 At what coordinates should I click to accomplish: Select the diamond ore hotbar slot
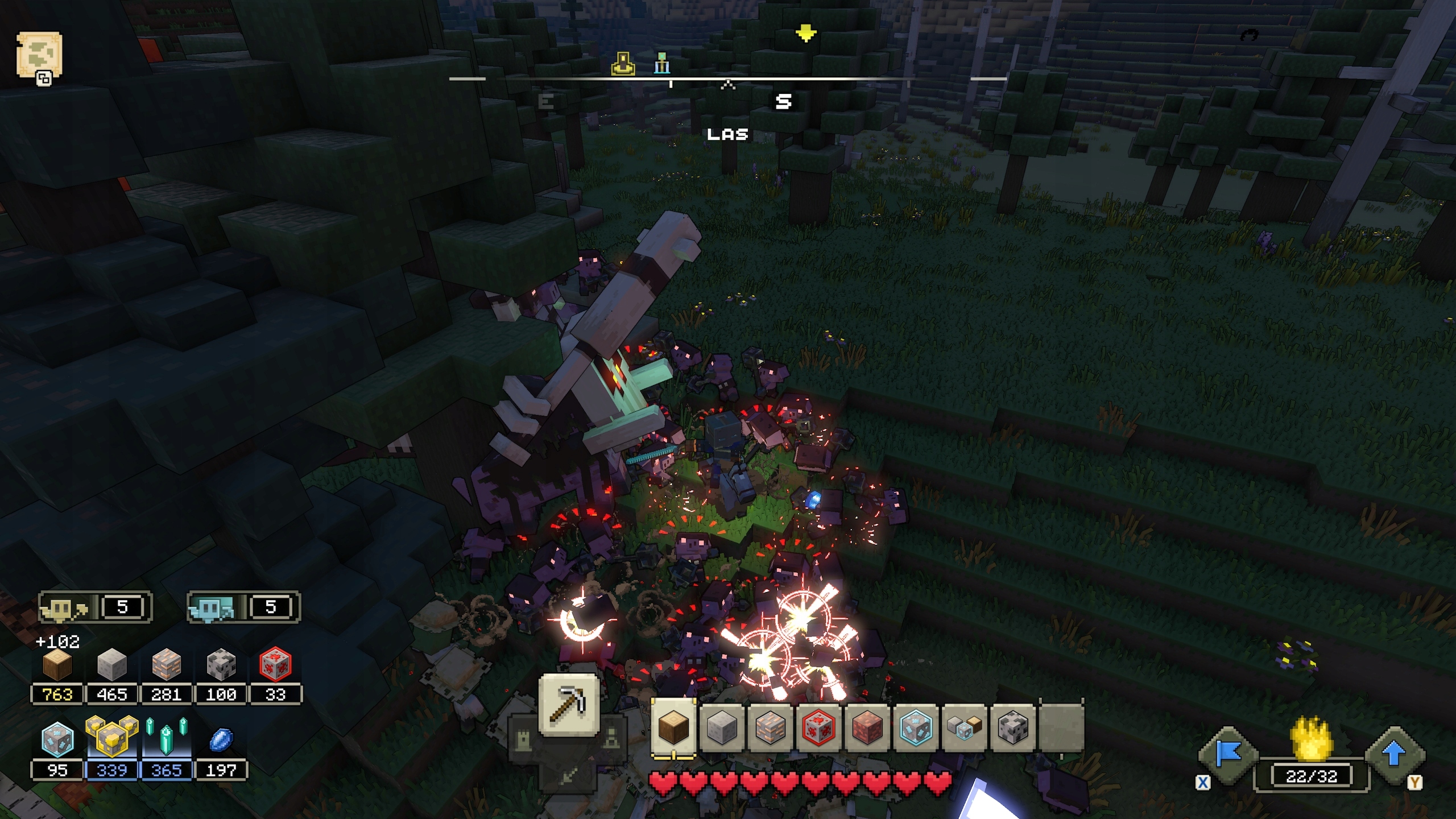tap(916, 727)
